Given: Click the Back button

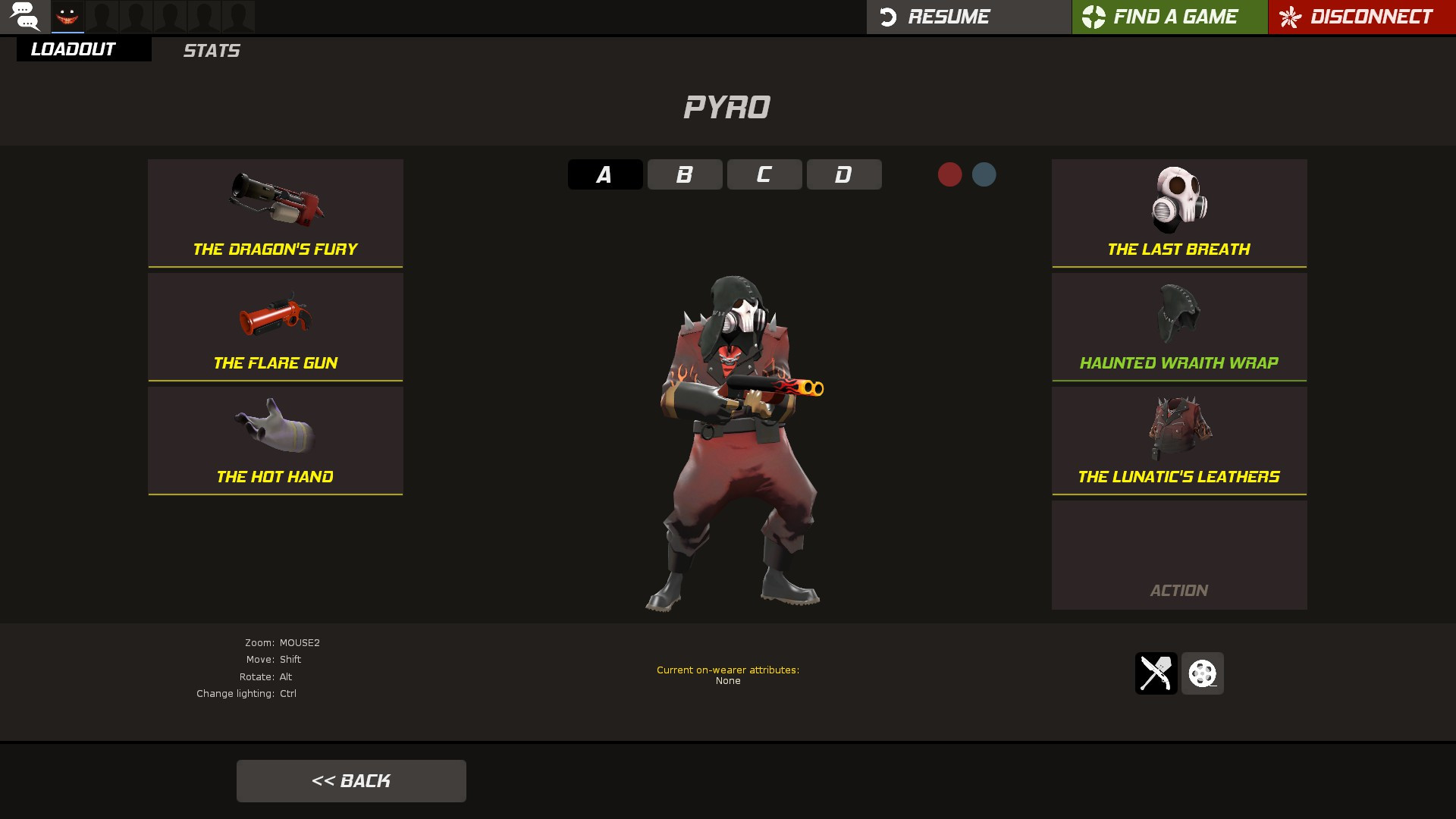Looking at the screenshot, I should tap(351, 780).
